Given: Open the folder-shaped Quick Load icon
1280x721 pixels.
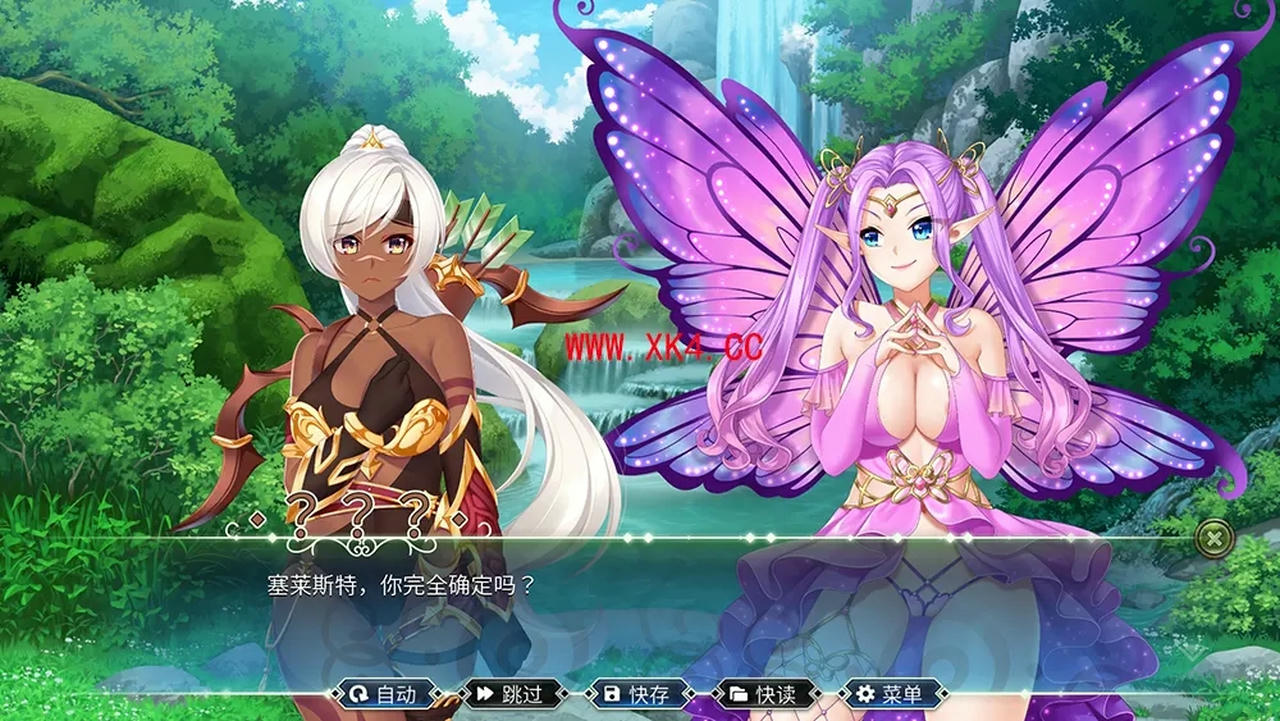Looking at the screenshot, I should click(x=738, y=694).
